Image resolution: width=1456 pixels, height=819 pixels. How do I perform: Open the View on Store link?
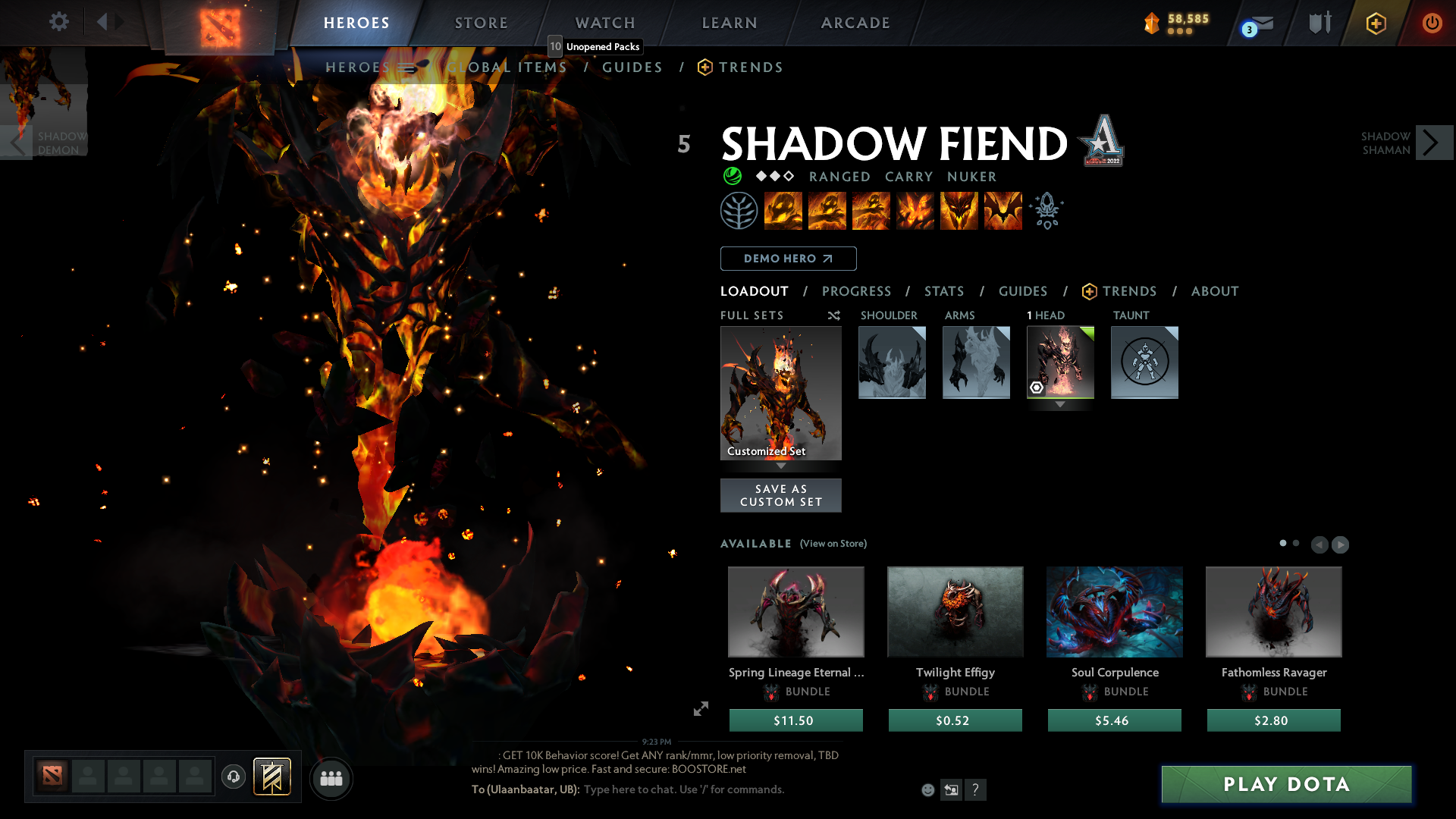pyautogui.click(x=833, y=544)
